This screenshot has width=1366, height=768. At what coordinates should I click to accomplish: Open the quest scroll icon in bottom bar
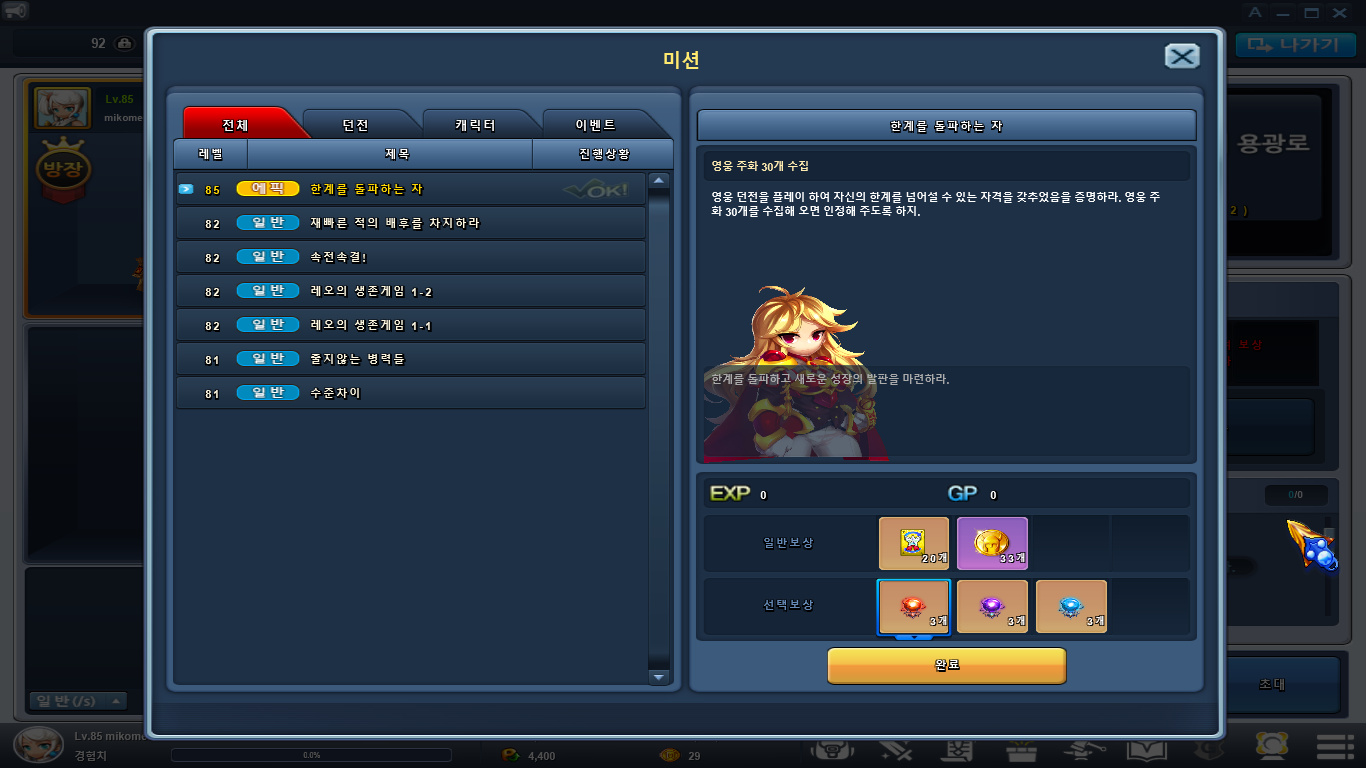(958, 750)
